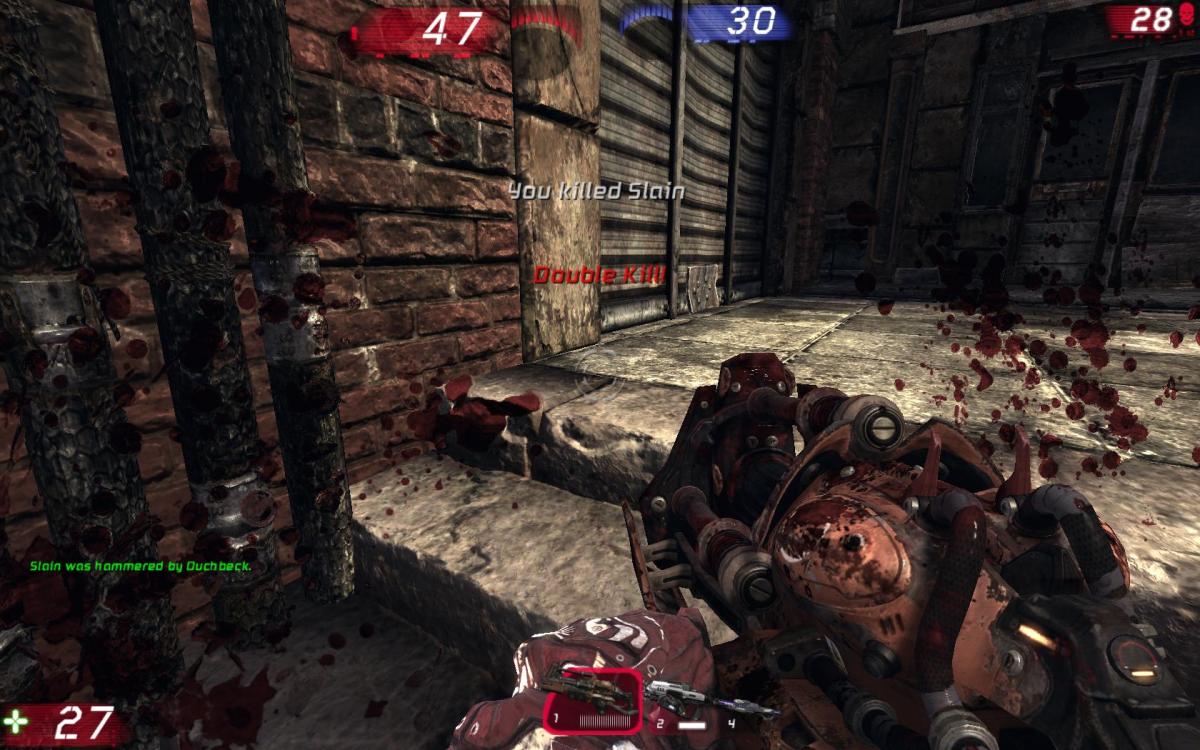
Task: Switch to the Enforcer in weapon slot 2
Action: click(672, 694)
